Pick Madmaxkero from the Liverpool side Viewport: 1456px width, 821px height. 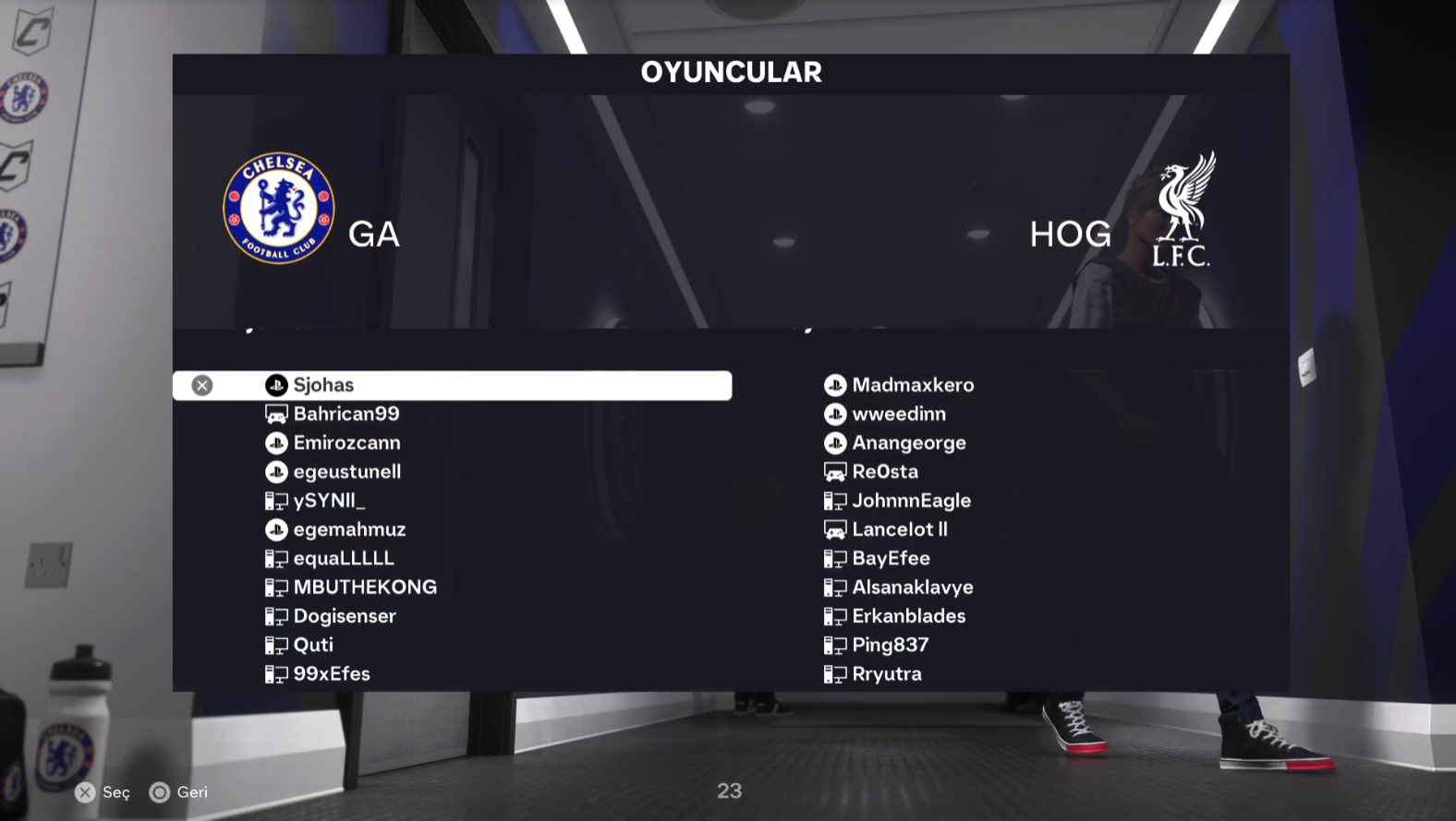(912, 385)
